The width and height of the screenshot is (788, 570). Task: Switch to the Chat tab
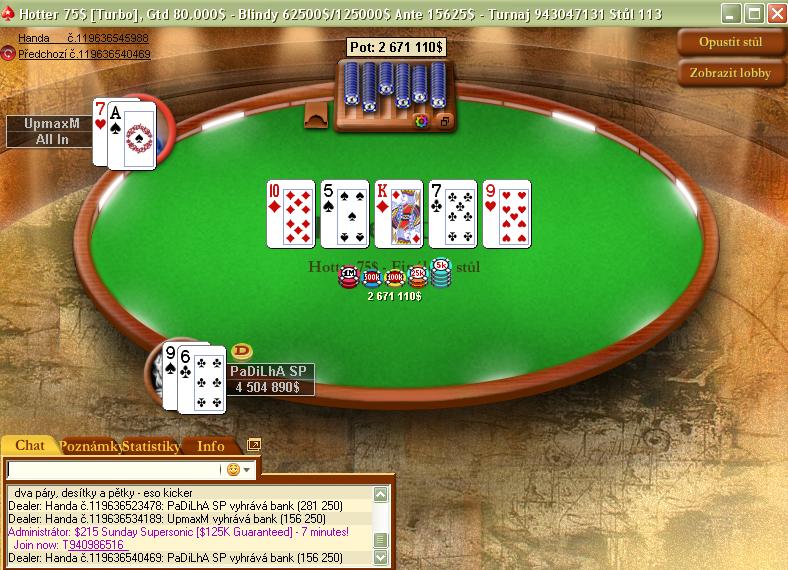point(29,446)
